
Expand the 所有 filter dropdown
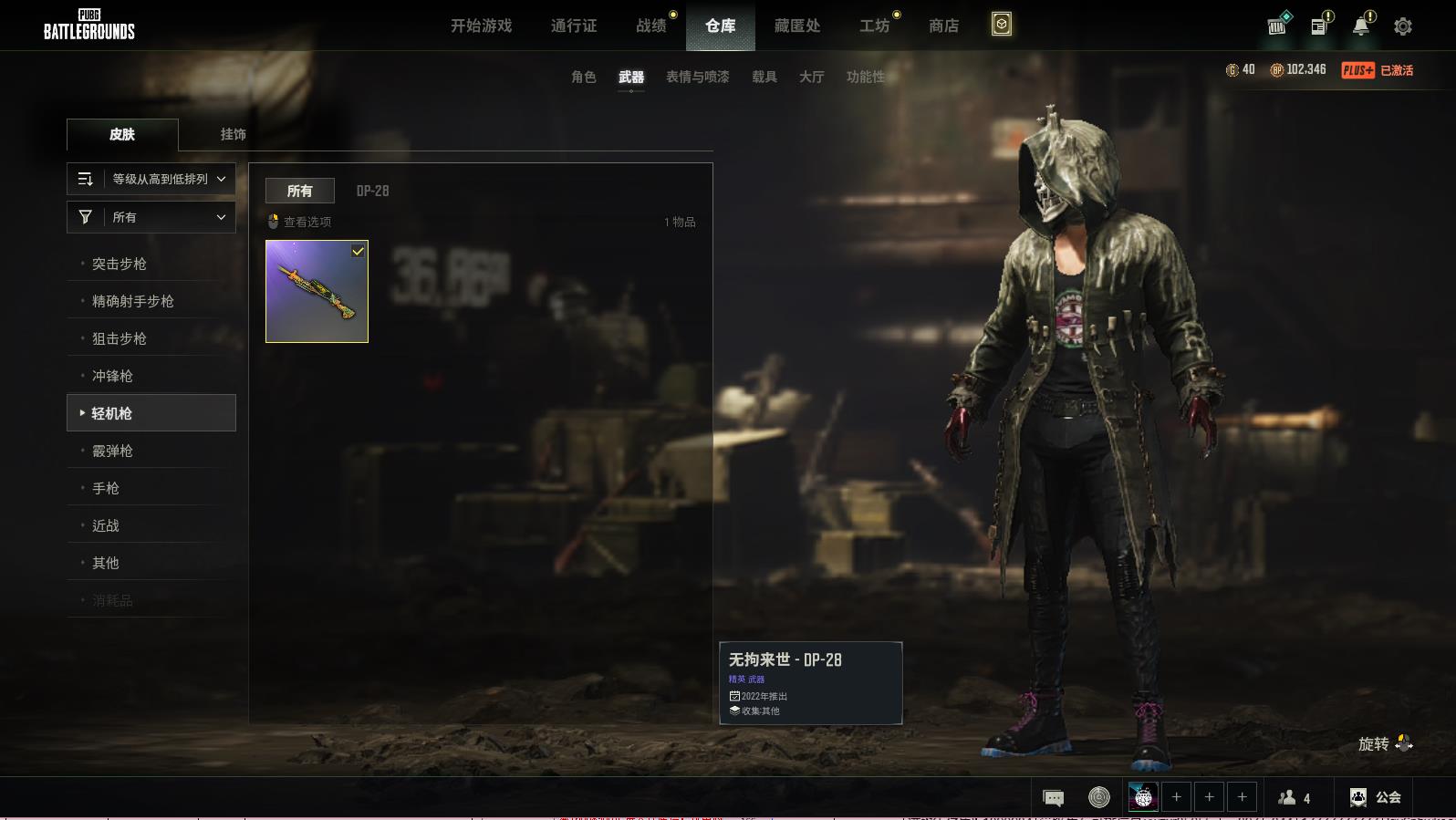151,217
